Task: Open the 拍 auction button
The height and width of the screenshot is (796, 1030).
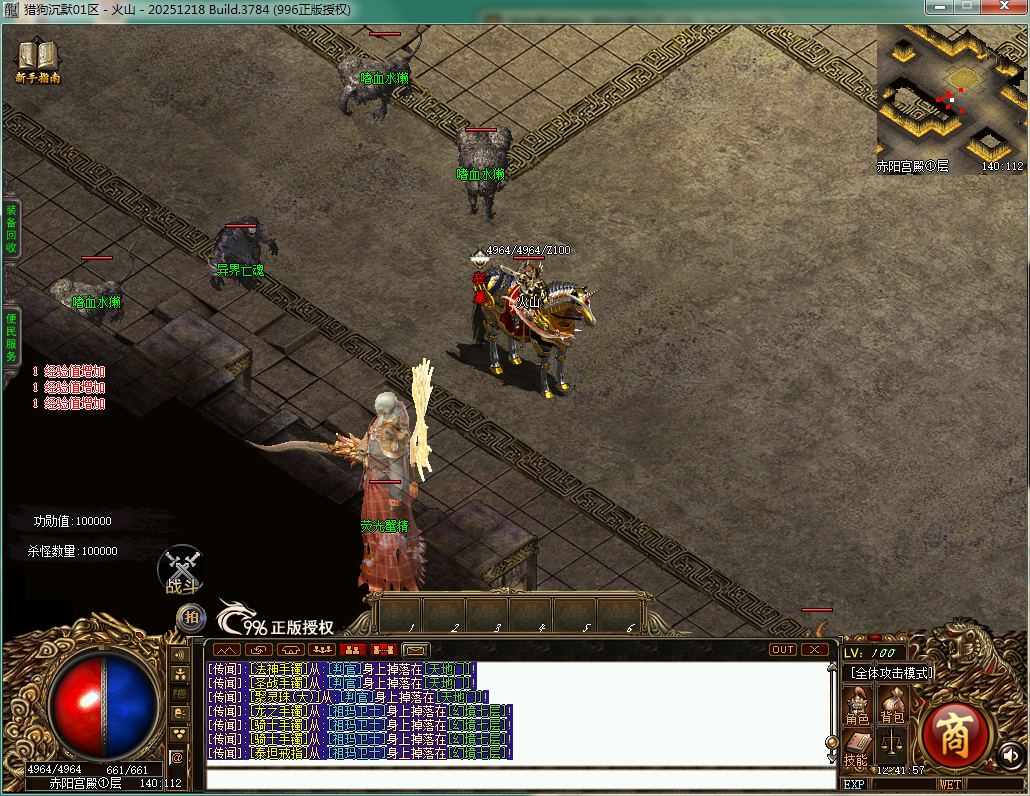Action: pos(190,619)
